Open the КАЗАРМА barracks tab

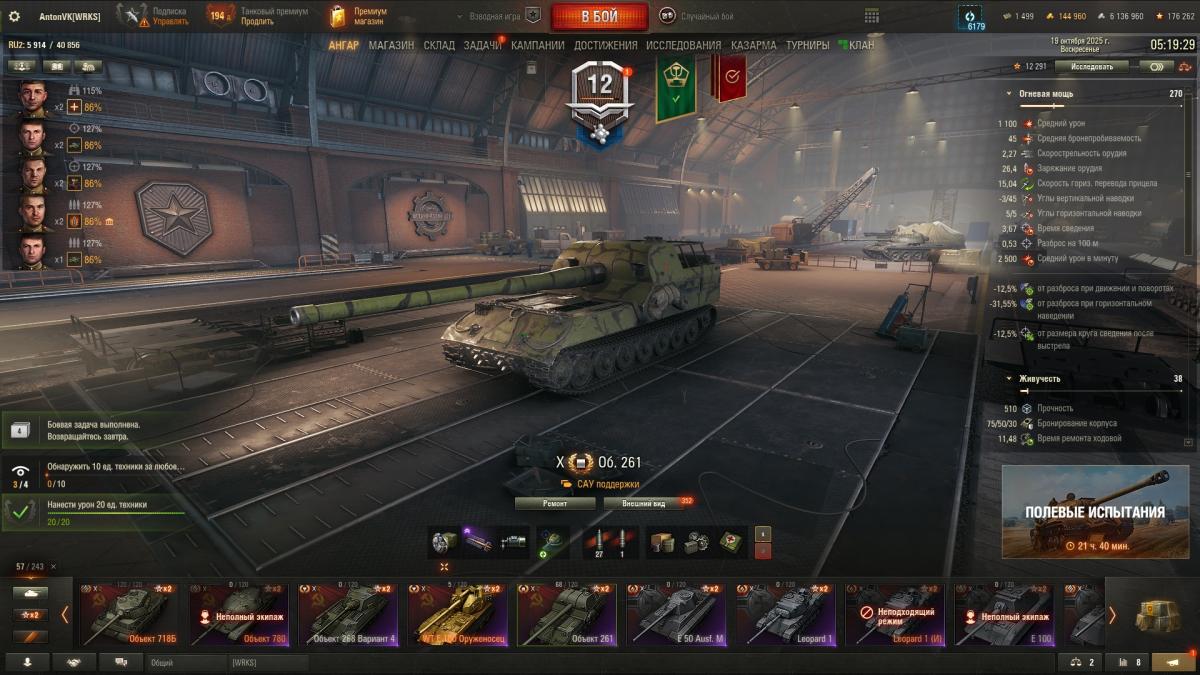[x=753, y=45]
